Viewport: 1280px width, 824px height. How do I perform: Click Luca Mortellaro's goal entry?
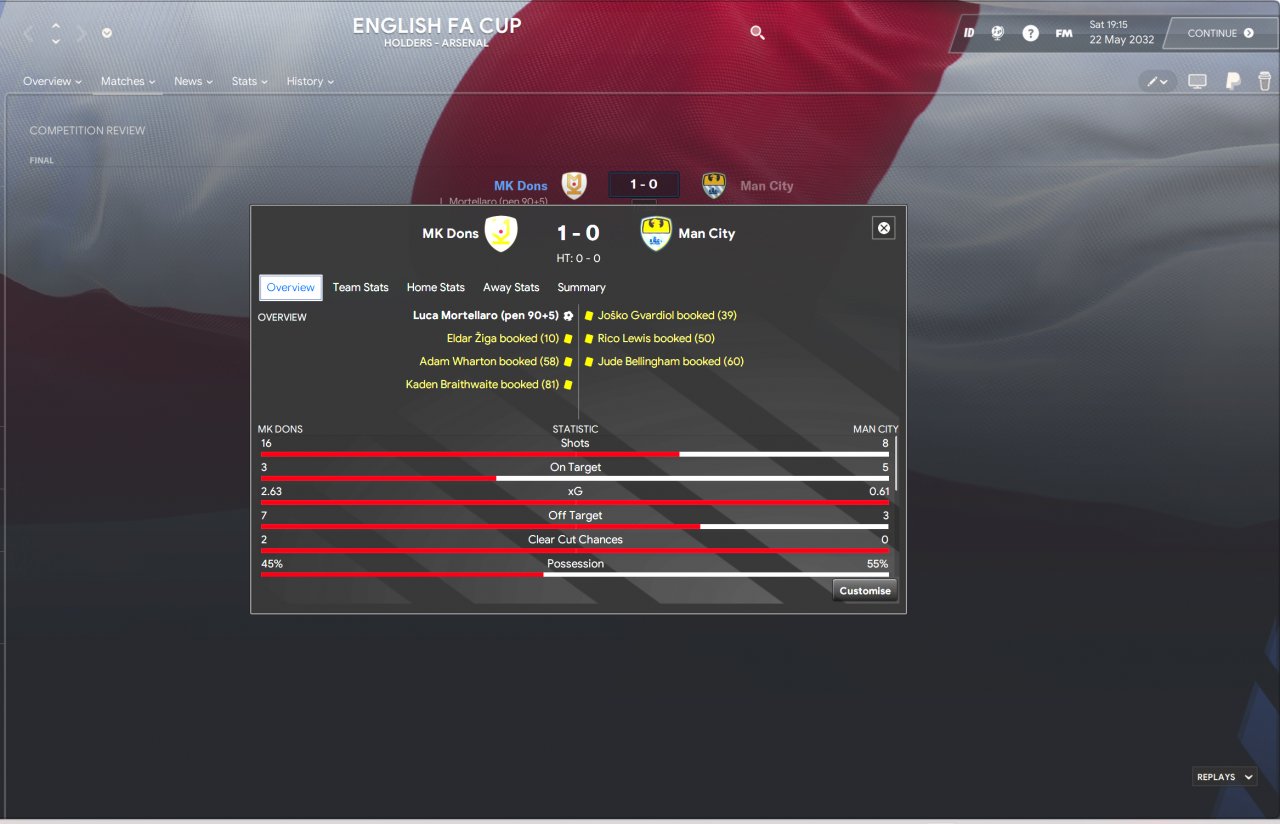[486, 315]
